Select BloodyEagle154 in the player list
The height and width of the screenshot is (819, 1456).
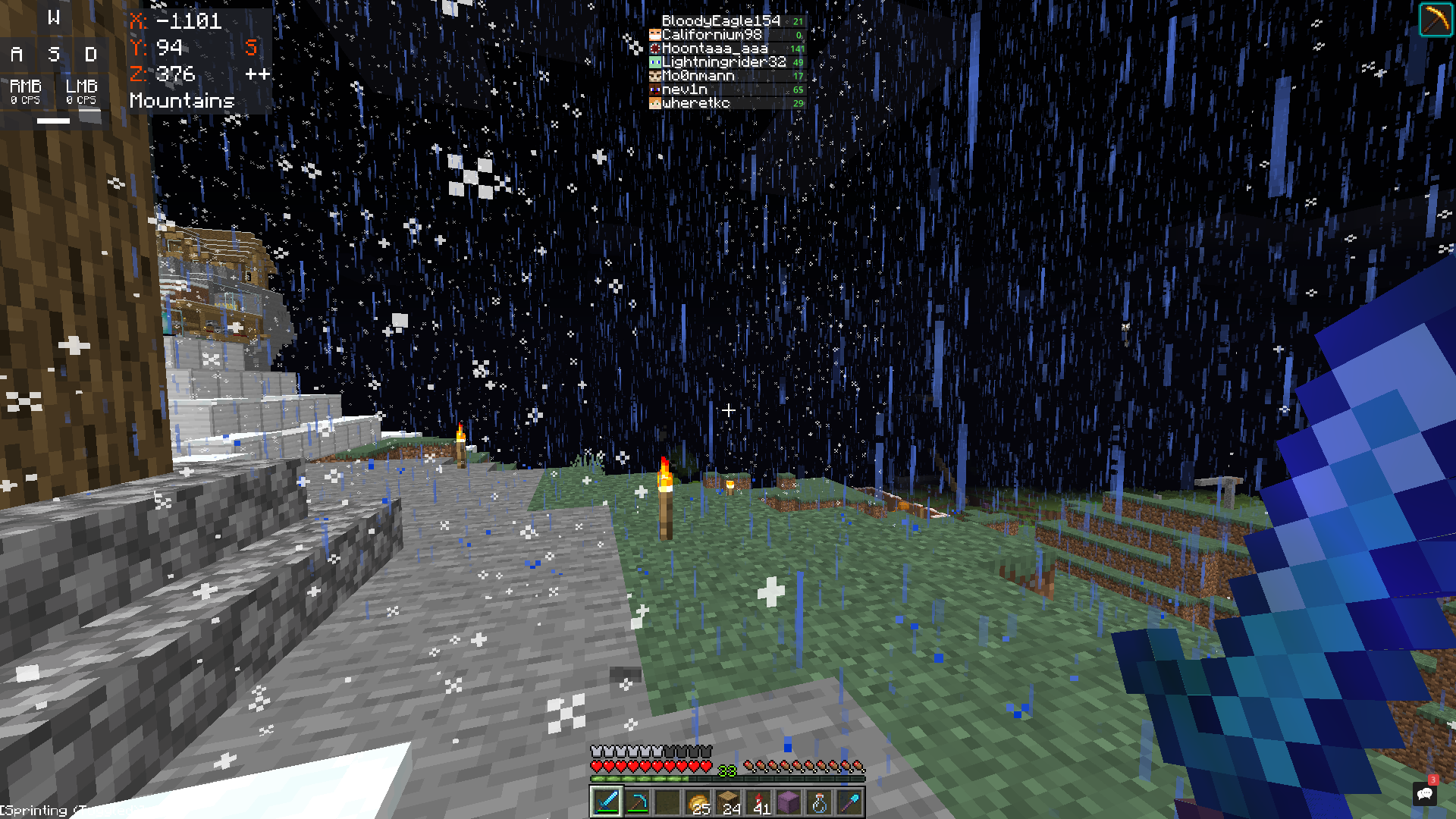pyautogui.click(x=720, y=21)
